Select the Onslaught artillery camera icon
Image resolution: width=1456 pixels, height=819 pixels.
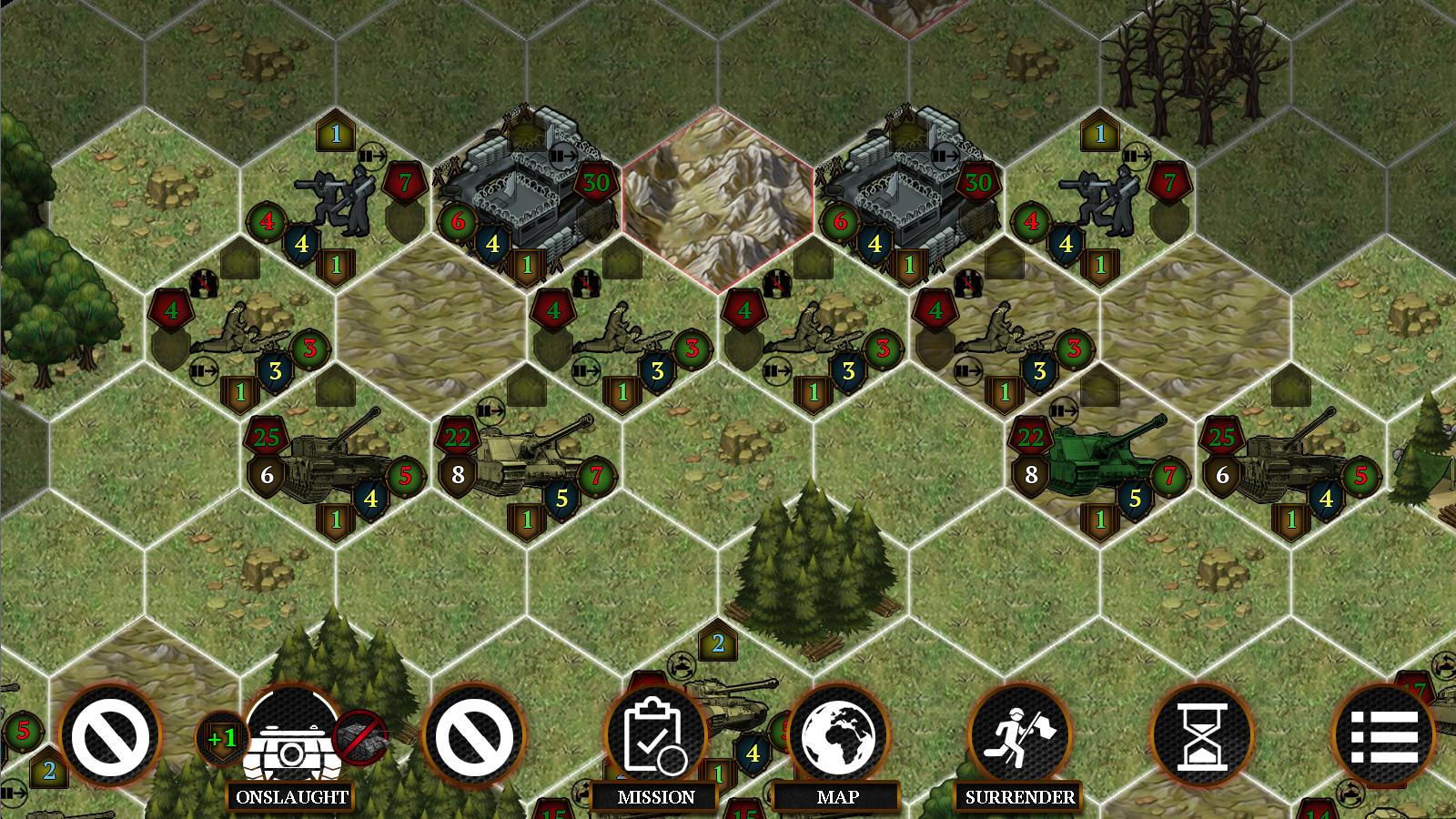pyautogui.click(x=291, y=739)
